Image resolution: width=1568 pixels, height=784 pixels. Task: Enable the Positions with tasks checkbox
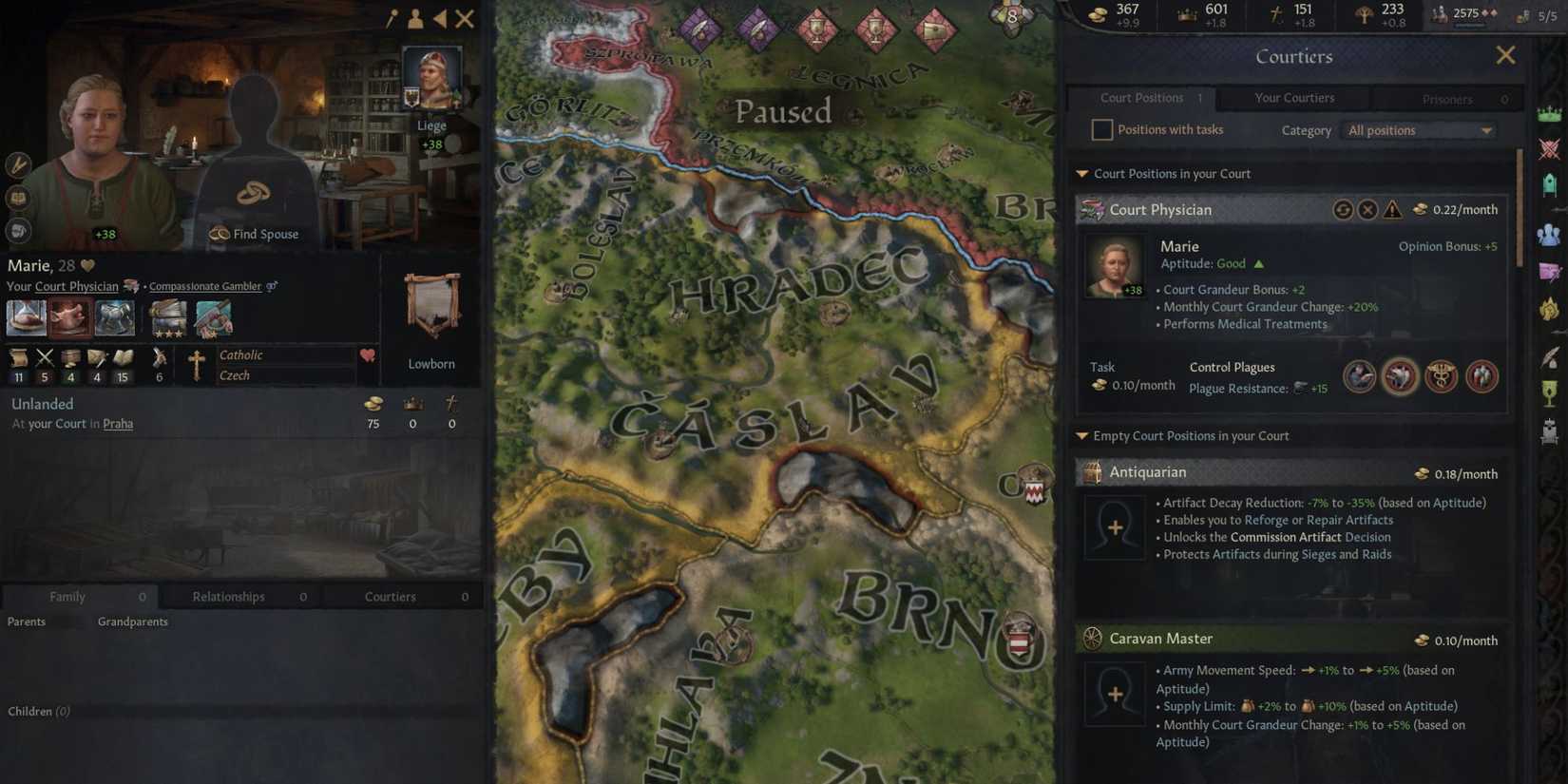[1101, 129]
